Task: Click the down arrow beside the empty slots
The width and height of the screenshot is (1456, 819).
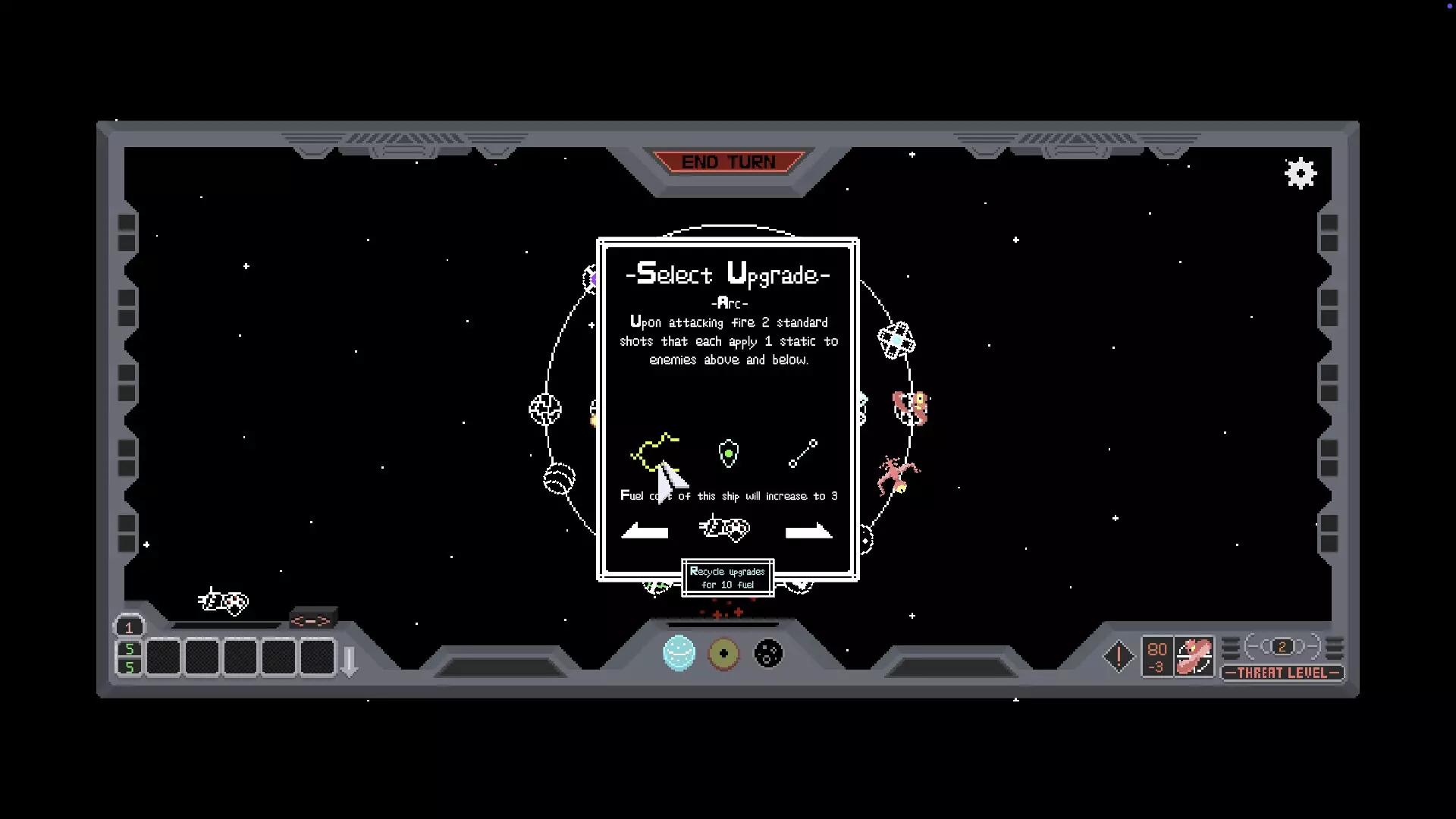Action: click(x=350, y=661)
